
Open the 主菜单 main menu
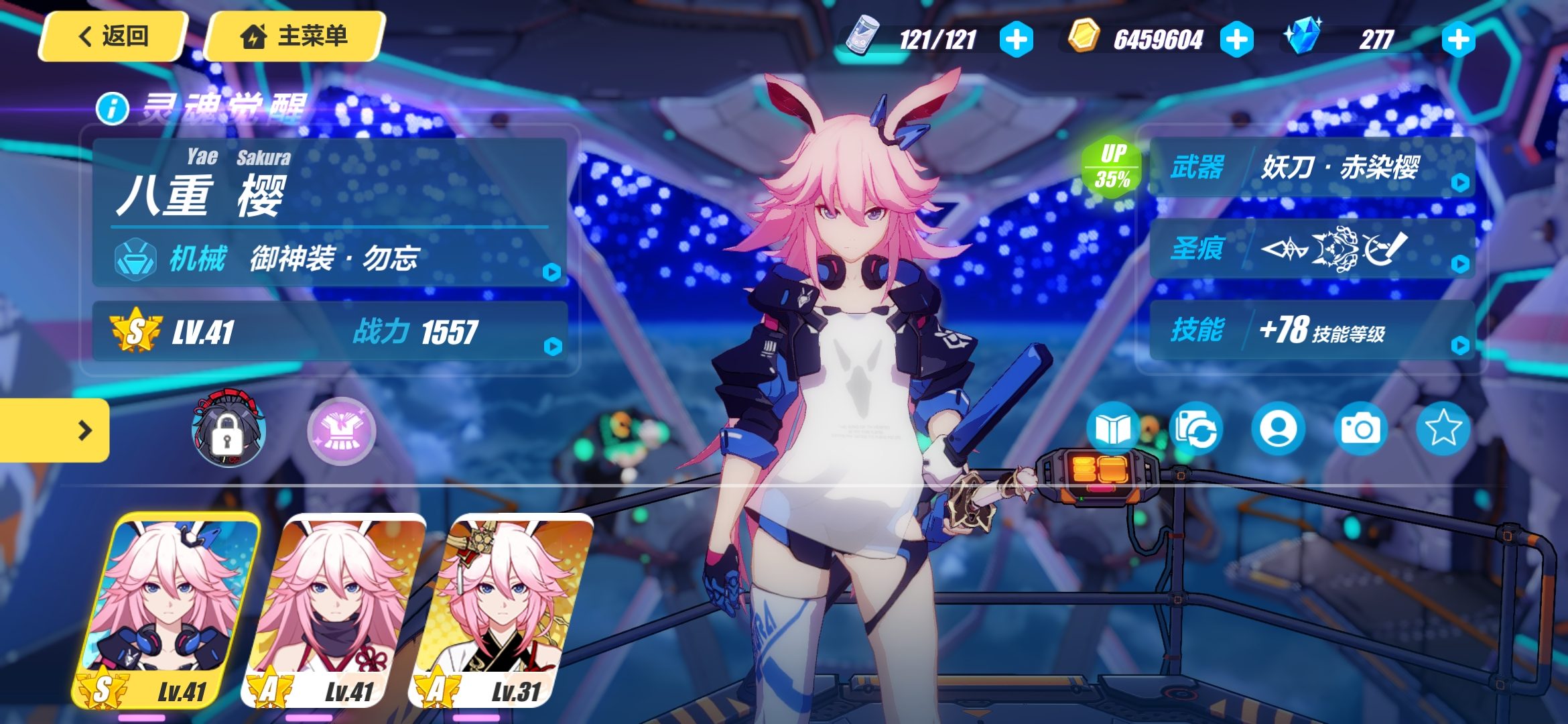coord(294,36)
